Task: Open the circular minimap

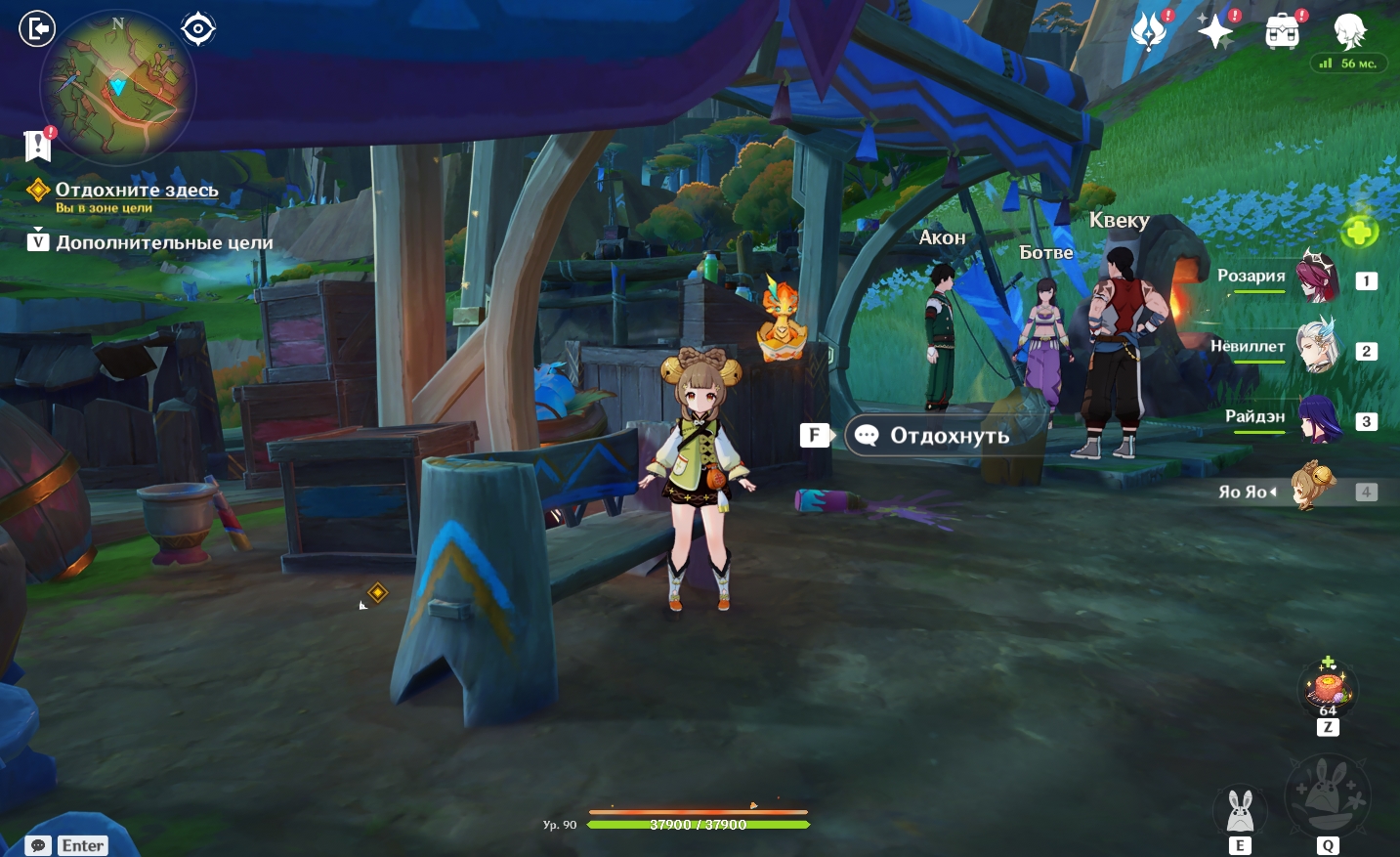Action: pyautogui.click(x=118, y=88)
